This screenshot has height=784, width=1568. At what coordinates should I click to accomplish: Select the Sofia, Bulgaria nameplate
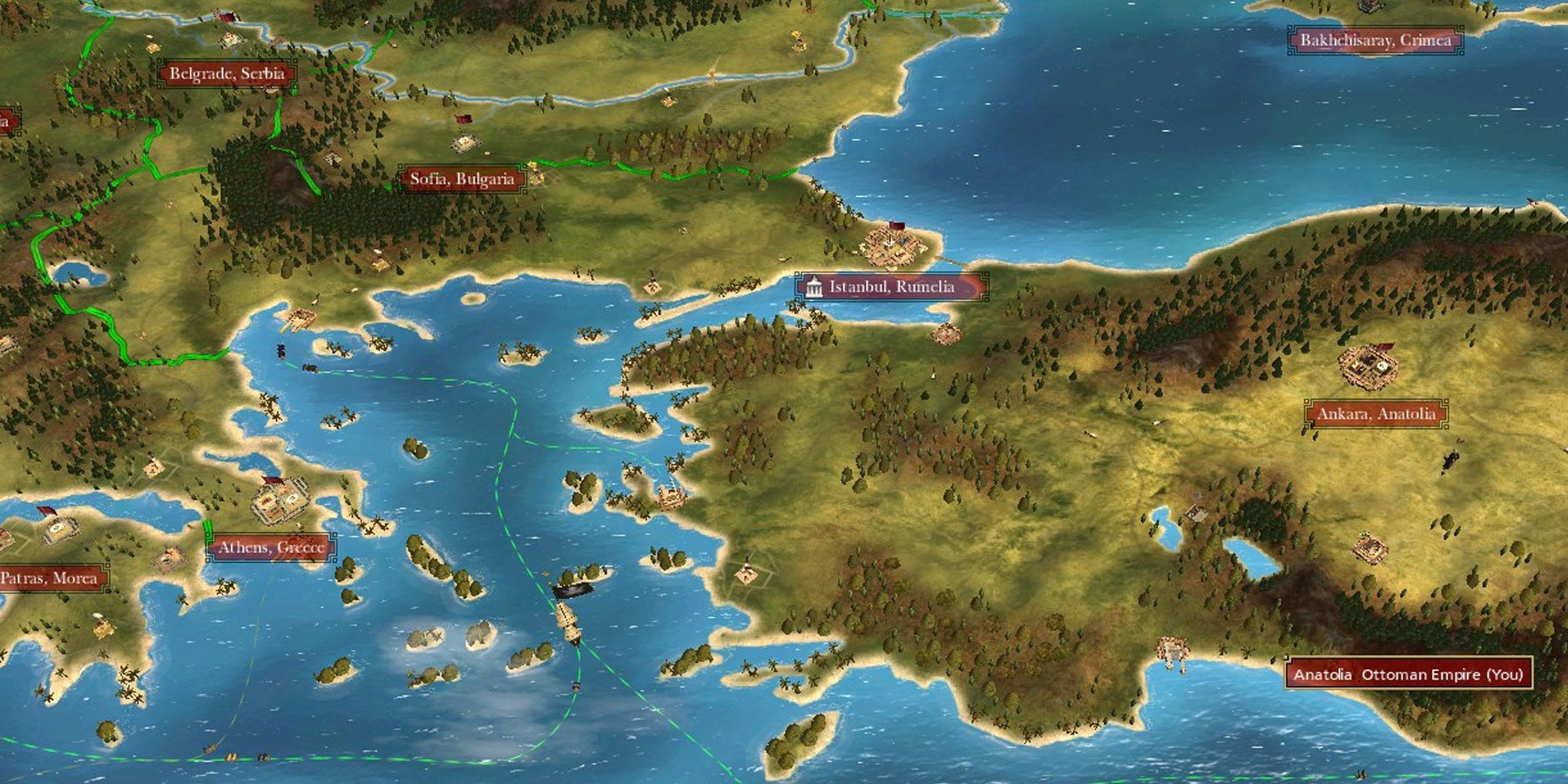coord(463,179)
